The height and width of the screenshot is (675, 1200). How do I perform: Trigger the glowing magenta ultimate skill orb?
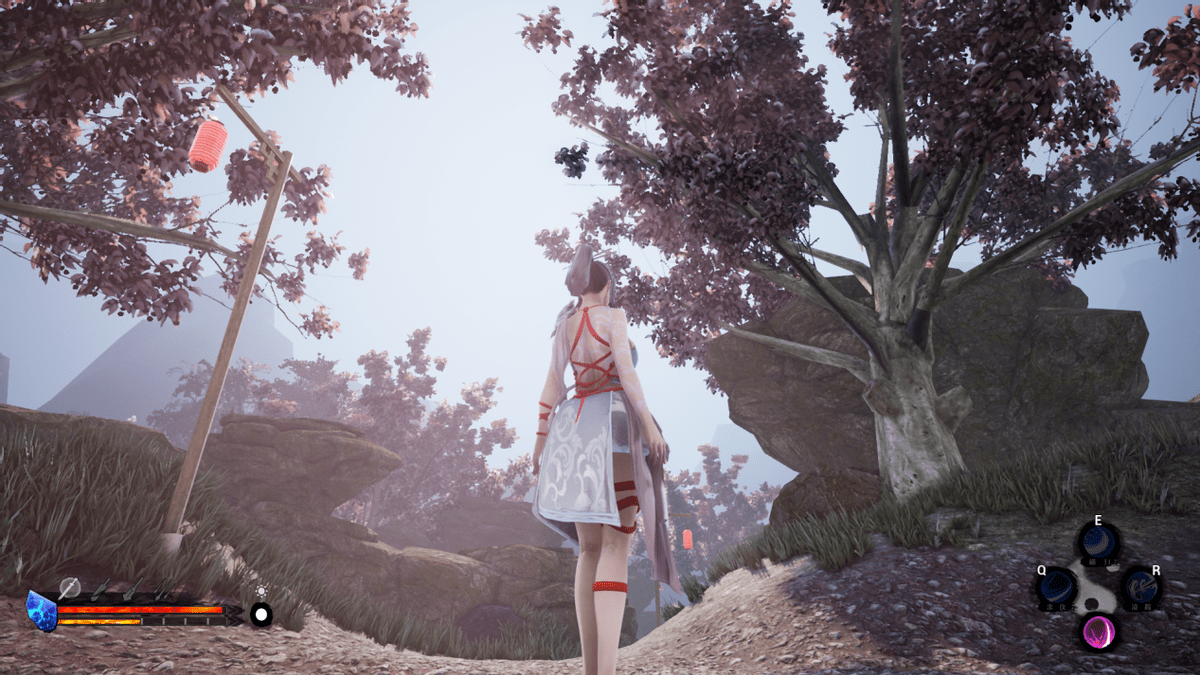click(1098, 632)
